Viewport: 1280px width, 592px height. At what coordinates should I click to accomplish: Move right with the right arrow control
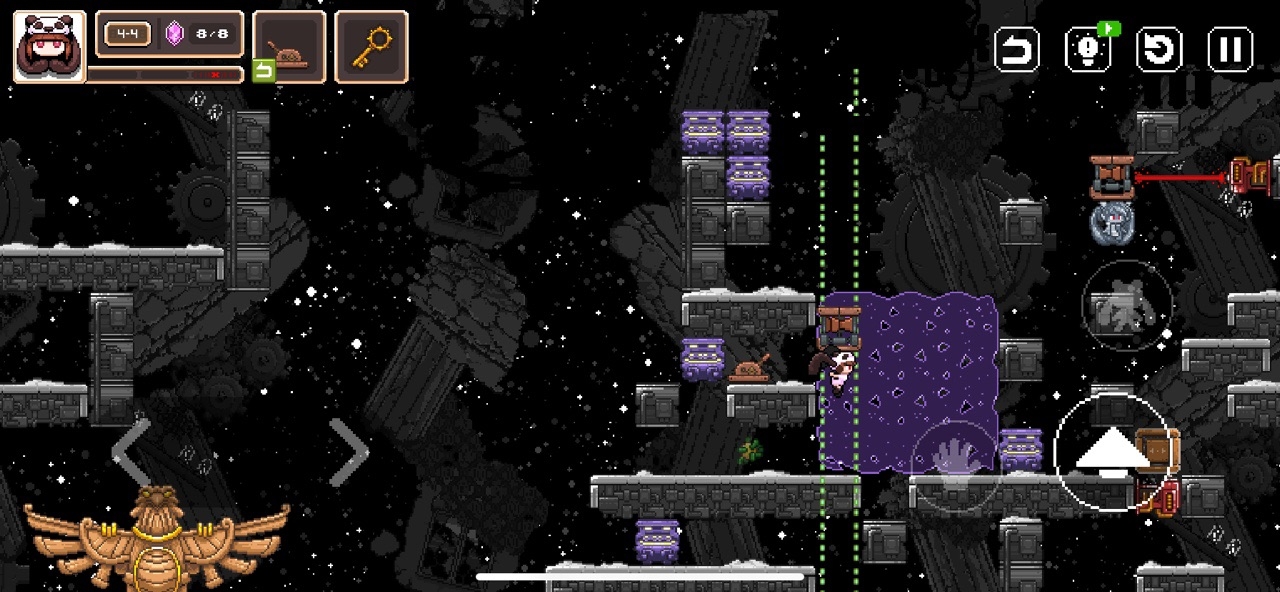pyautogui.click(x=348, y=453)
